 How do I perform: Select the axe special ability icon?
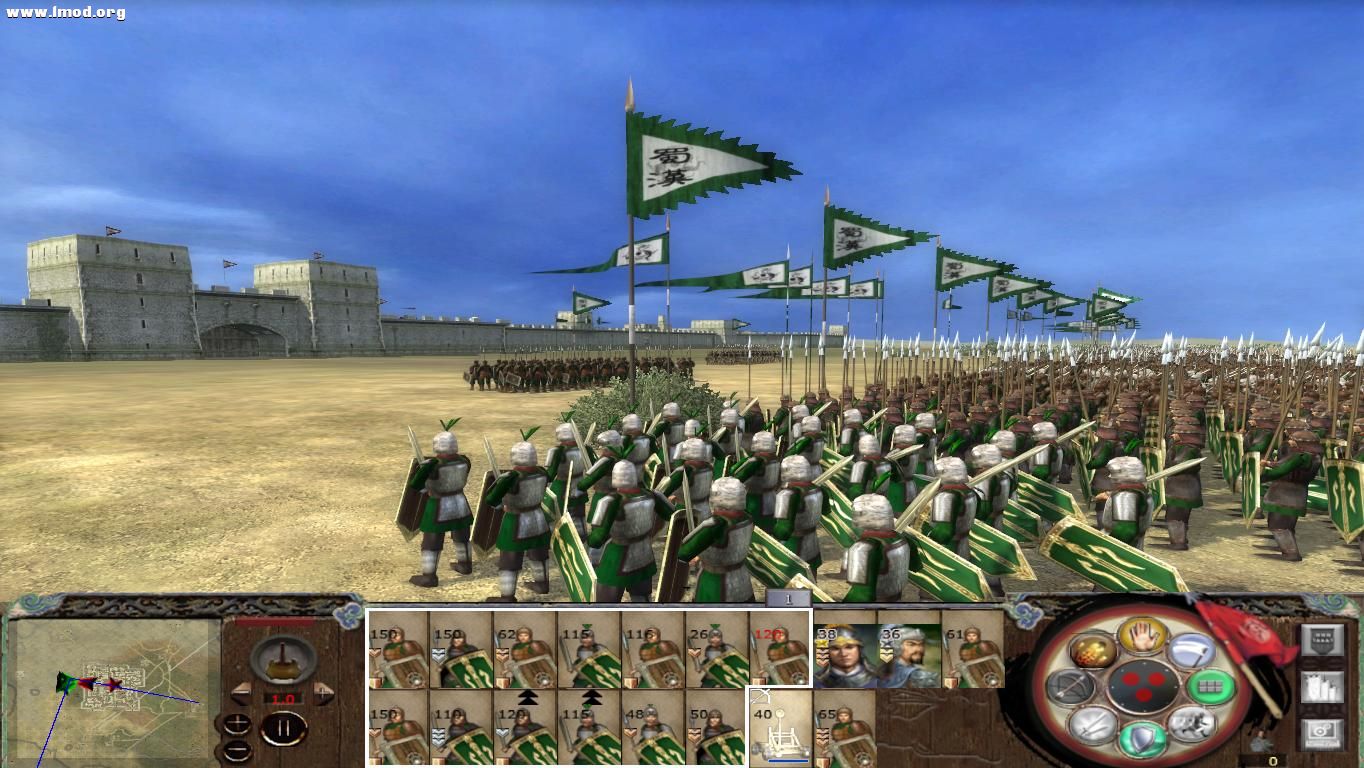1193,652
